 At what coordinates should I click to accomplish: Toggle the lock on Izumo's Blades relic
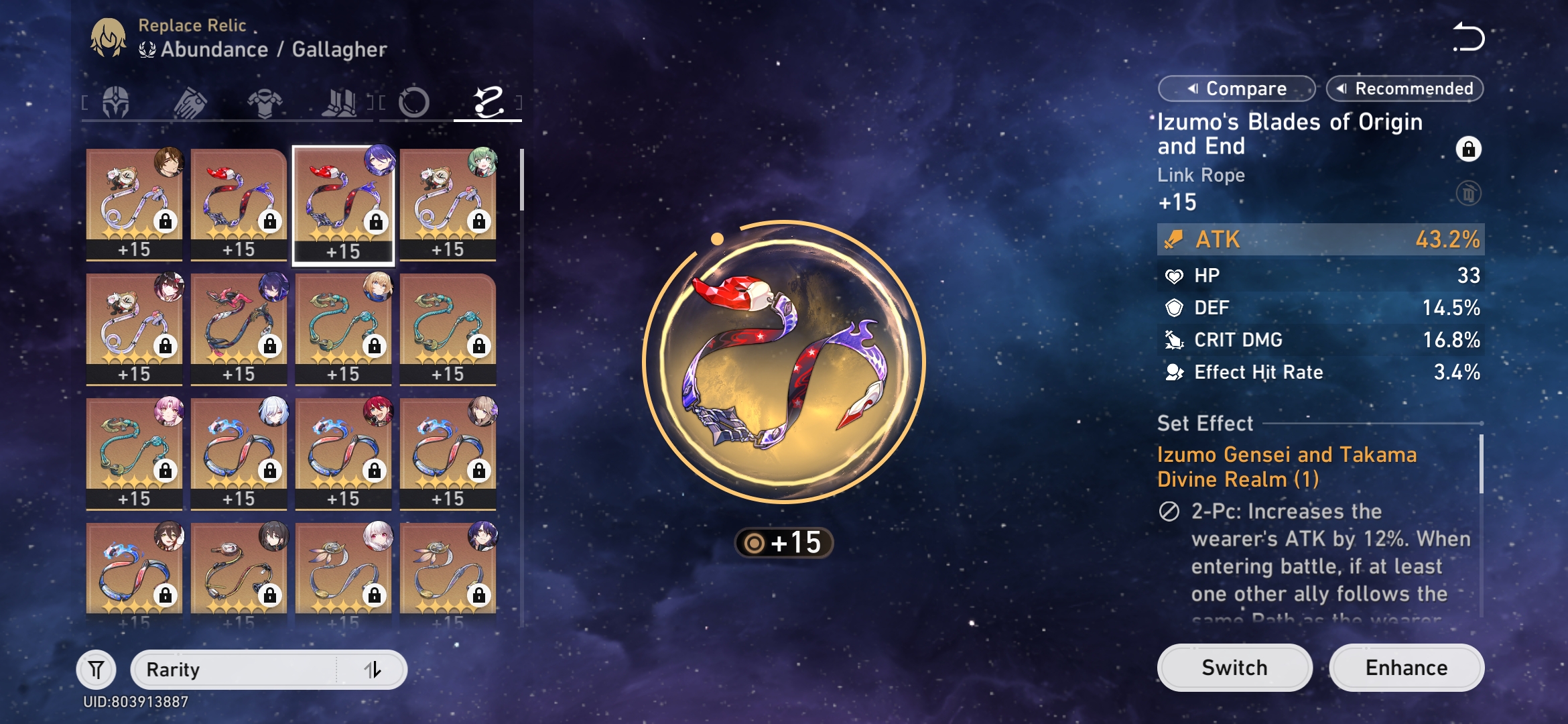tap(1467, 149)
